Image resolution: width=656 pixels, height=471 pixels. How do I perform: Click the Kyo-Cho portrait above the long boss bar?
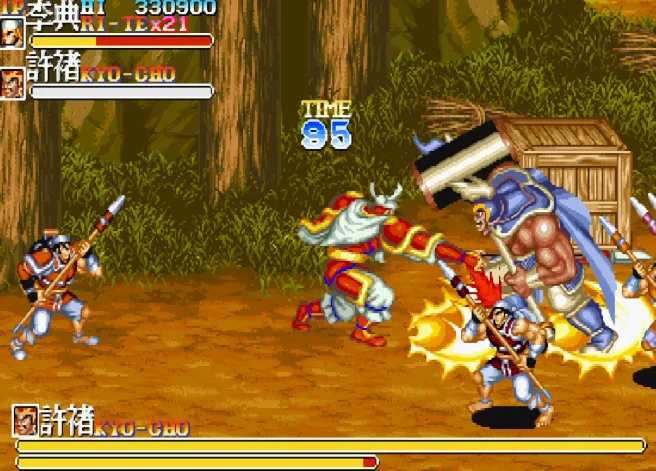point(25,421)
